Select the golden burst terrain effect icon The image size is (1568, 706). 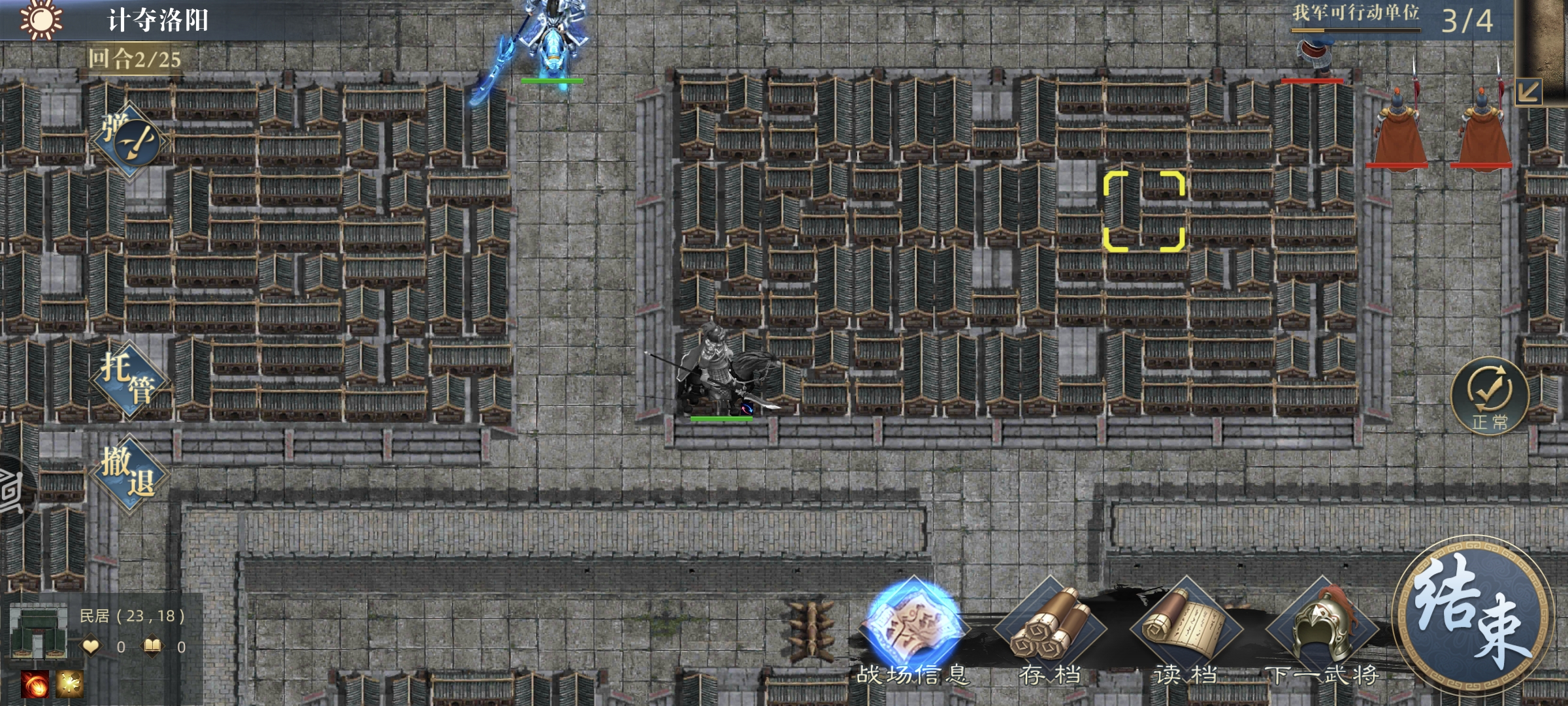(x=69, y=684)
